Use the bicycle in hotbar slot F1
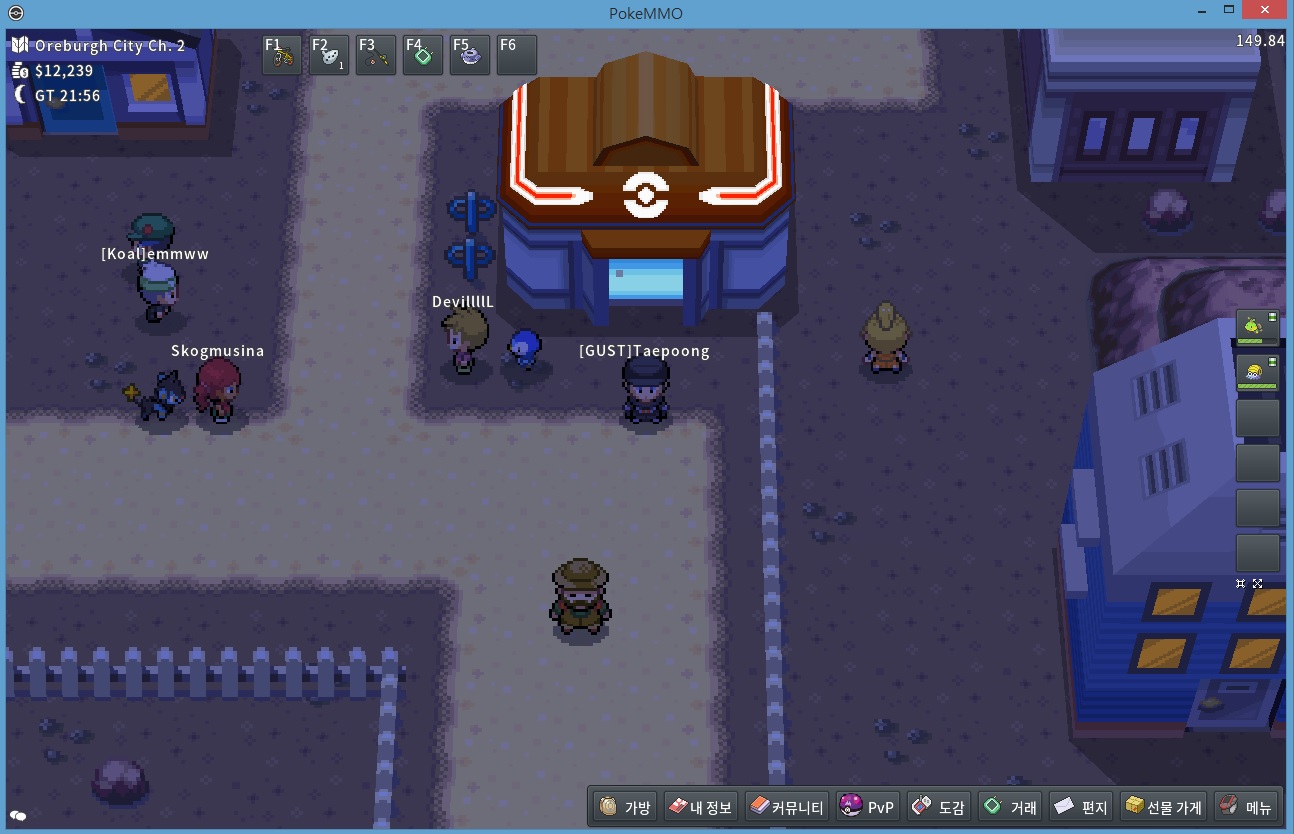The image size is (1294, 834). 282,55
